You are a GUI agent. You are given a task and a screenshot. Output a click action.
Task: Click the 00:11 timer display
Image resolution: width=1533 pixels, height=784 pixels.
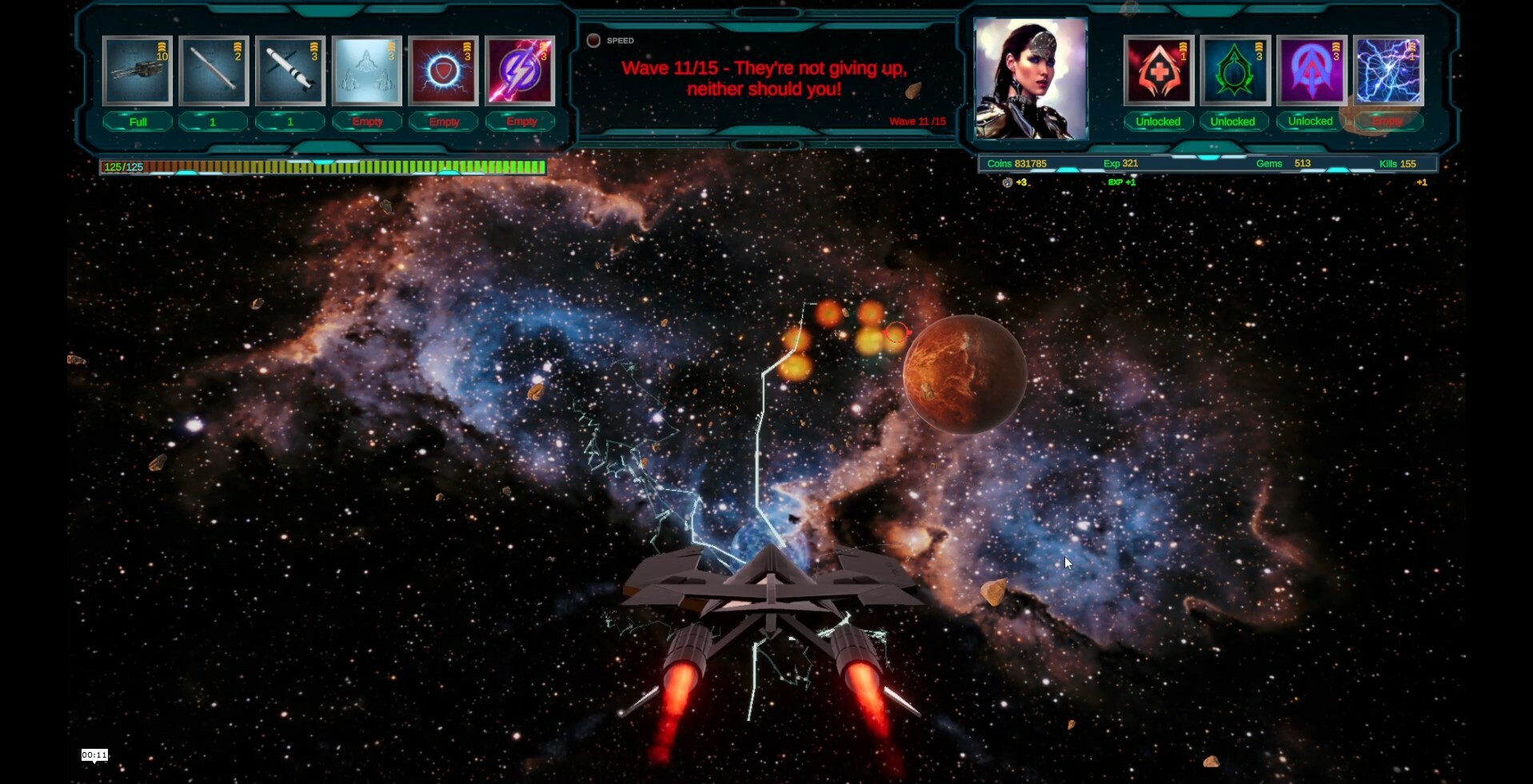click(x=94, y=754)
